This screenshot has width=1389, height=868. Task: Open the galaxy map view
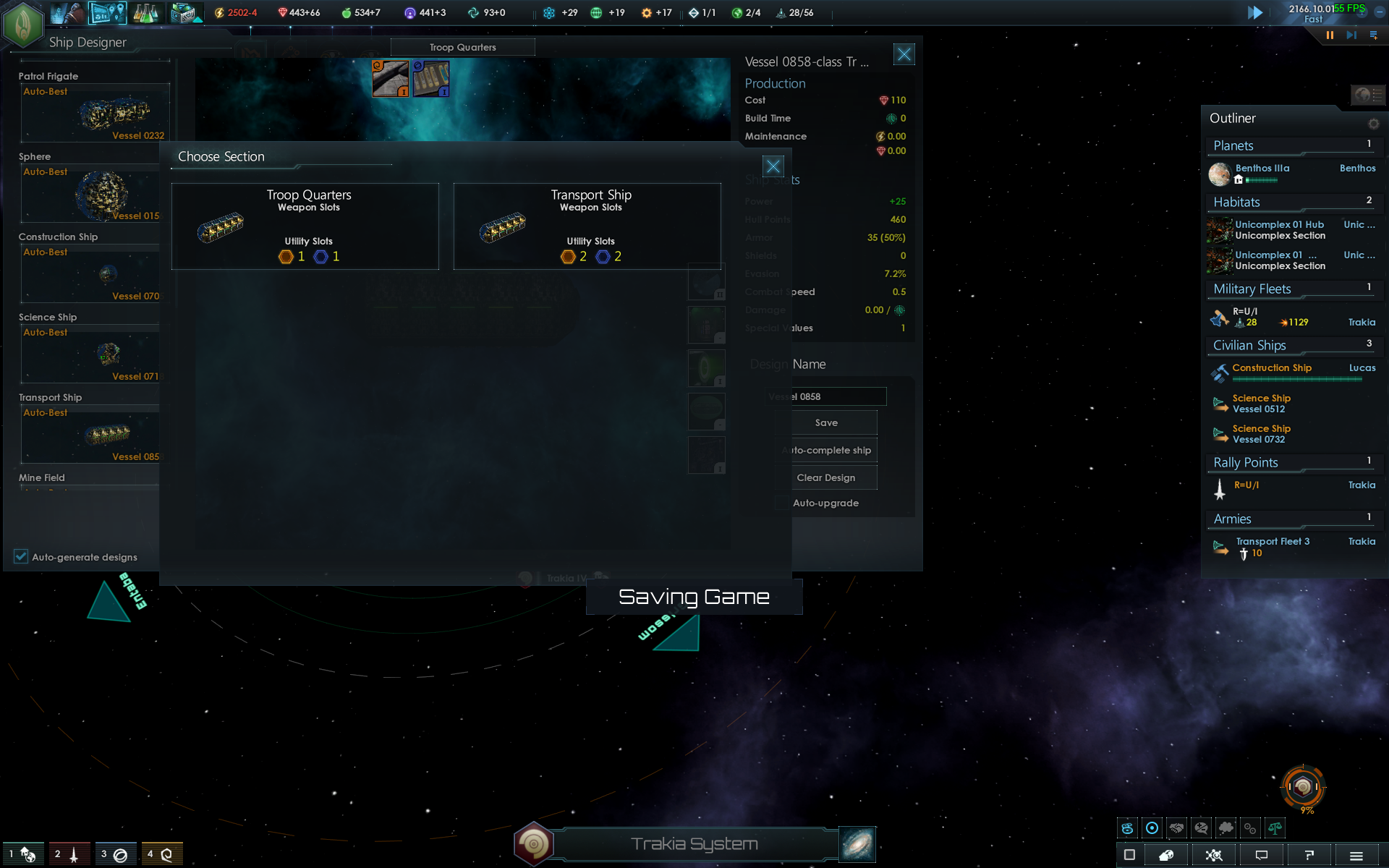pyautogui.click(x=857, y=844)
